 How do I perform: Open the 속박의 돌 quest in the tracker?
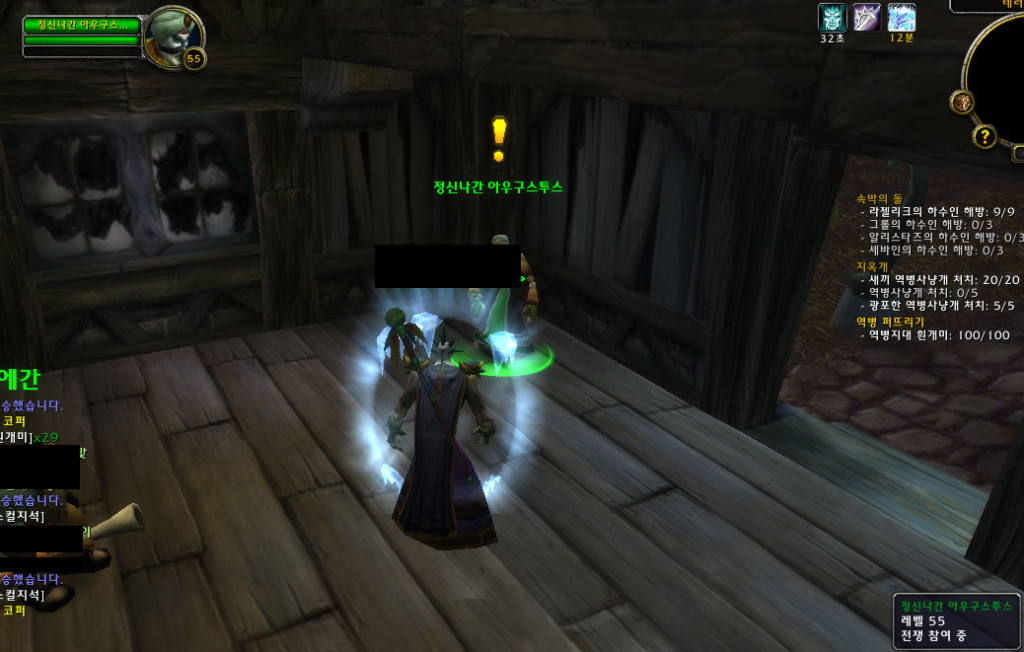(x=879, y=198)
